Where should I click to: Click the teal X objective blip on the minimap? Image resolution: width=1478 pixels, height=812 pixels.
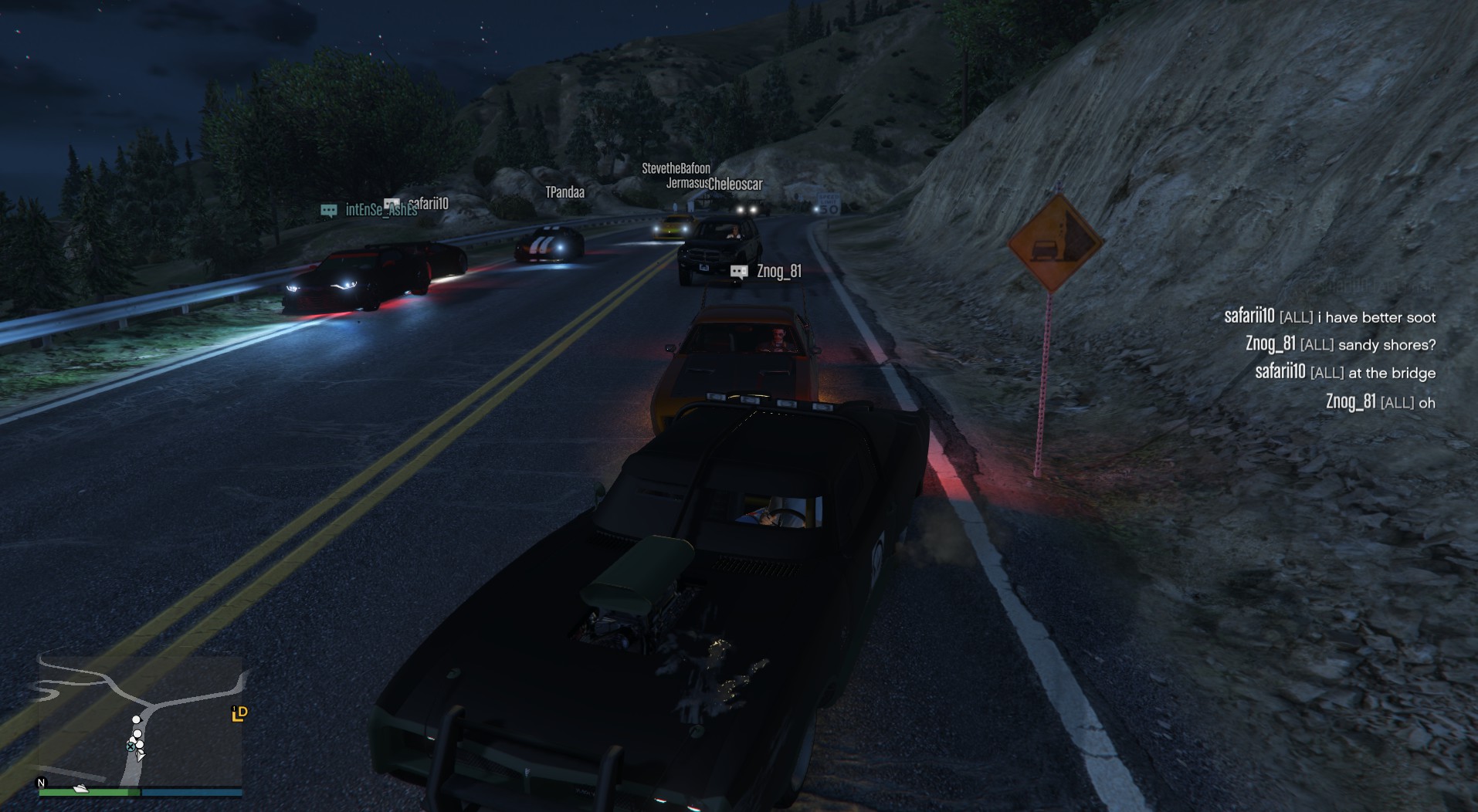point(131,747)
